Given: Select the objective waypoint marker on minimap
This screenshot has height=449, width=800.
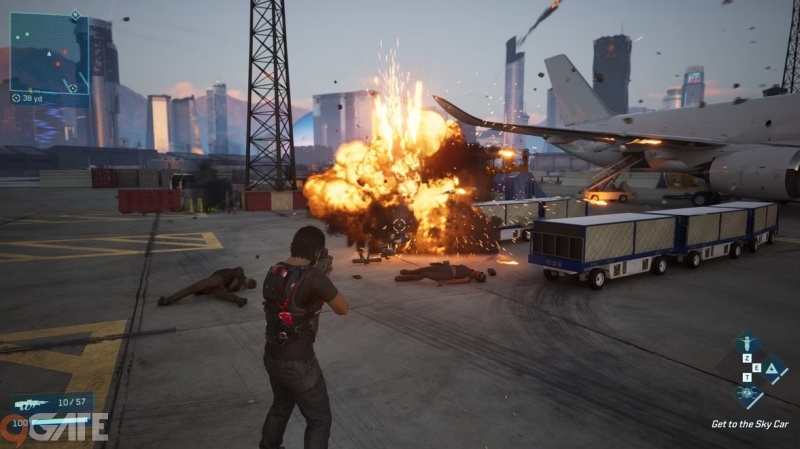Looking at the screenshot, I should (72, 88).
